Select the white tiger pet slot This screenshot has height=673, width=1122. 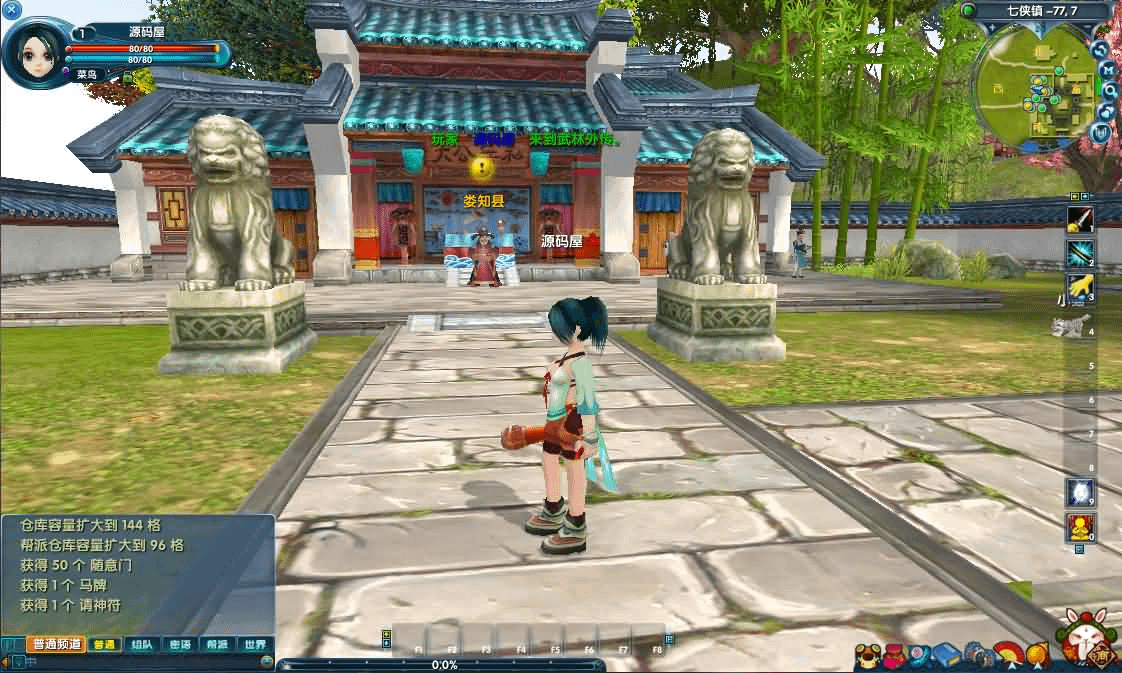point(1073,325)
